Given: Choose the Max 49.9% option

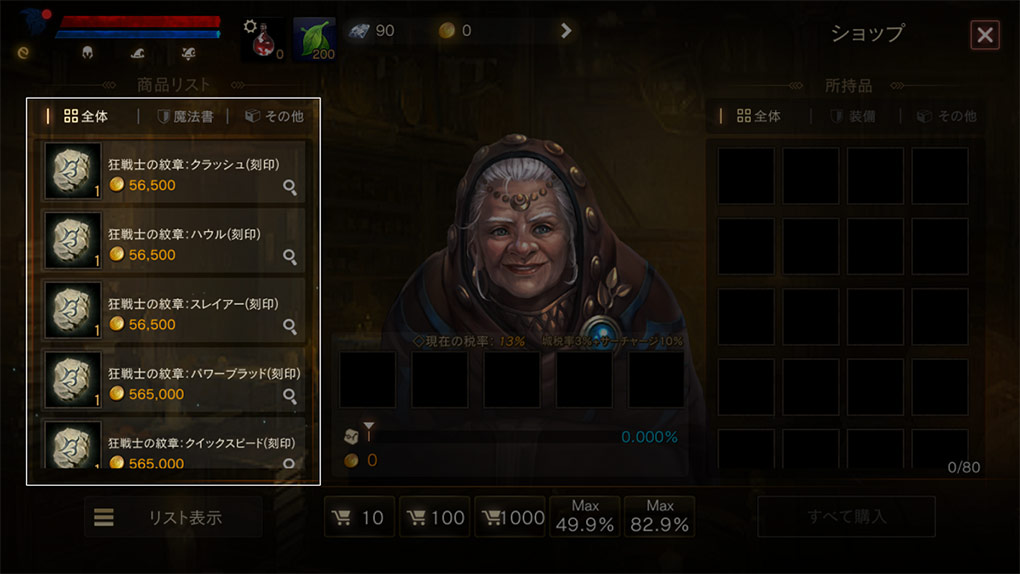Looking at the screenshot, I should coord(585,517).
